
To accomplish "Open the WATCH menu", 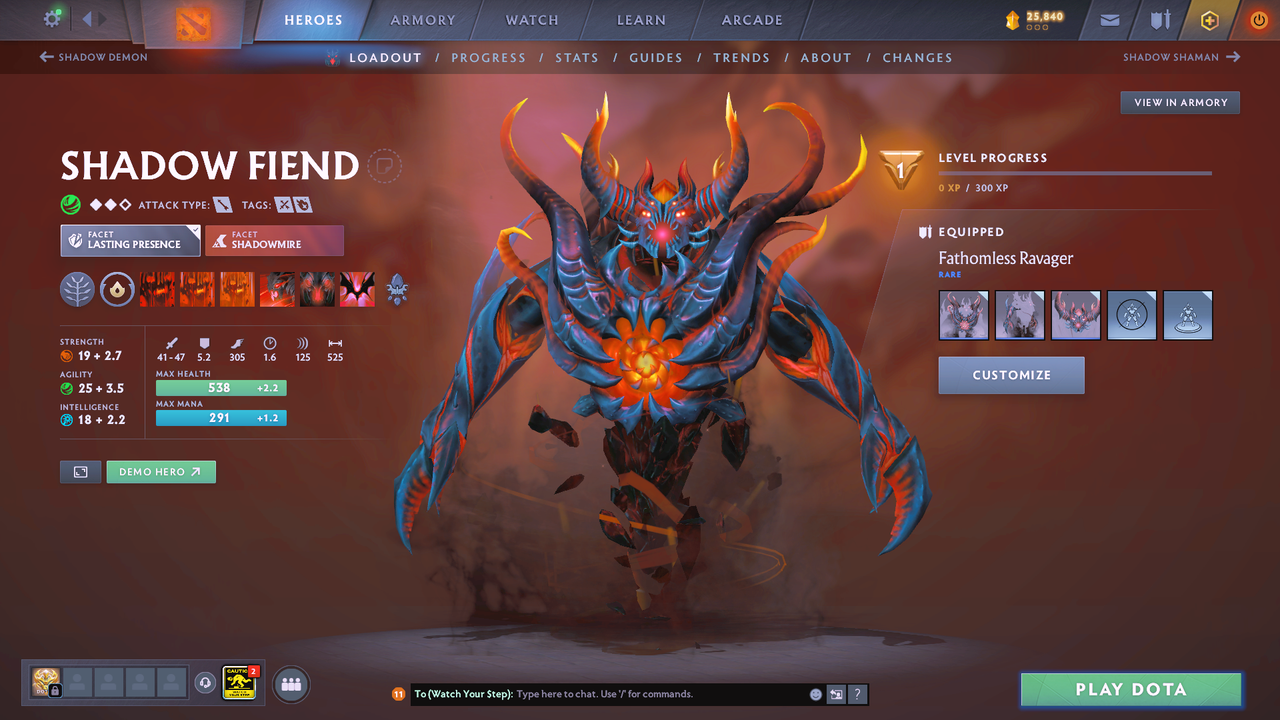I will [x=531, y=20].
